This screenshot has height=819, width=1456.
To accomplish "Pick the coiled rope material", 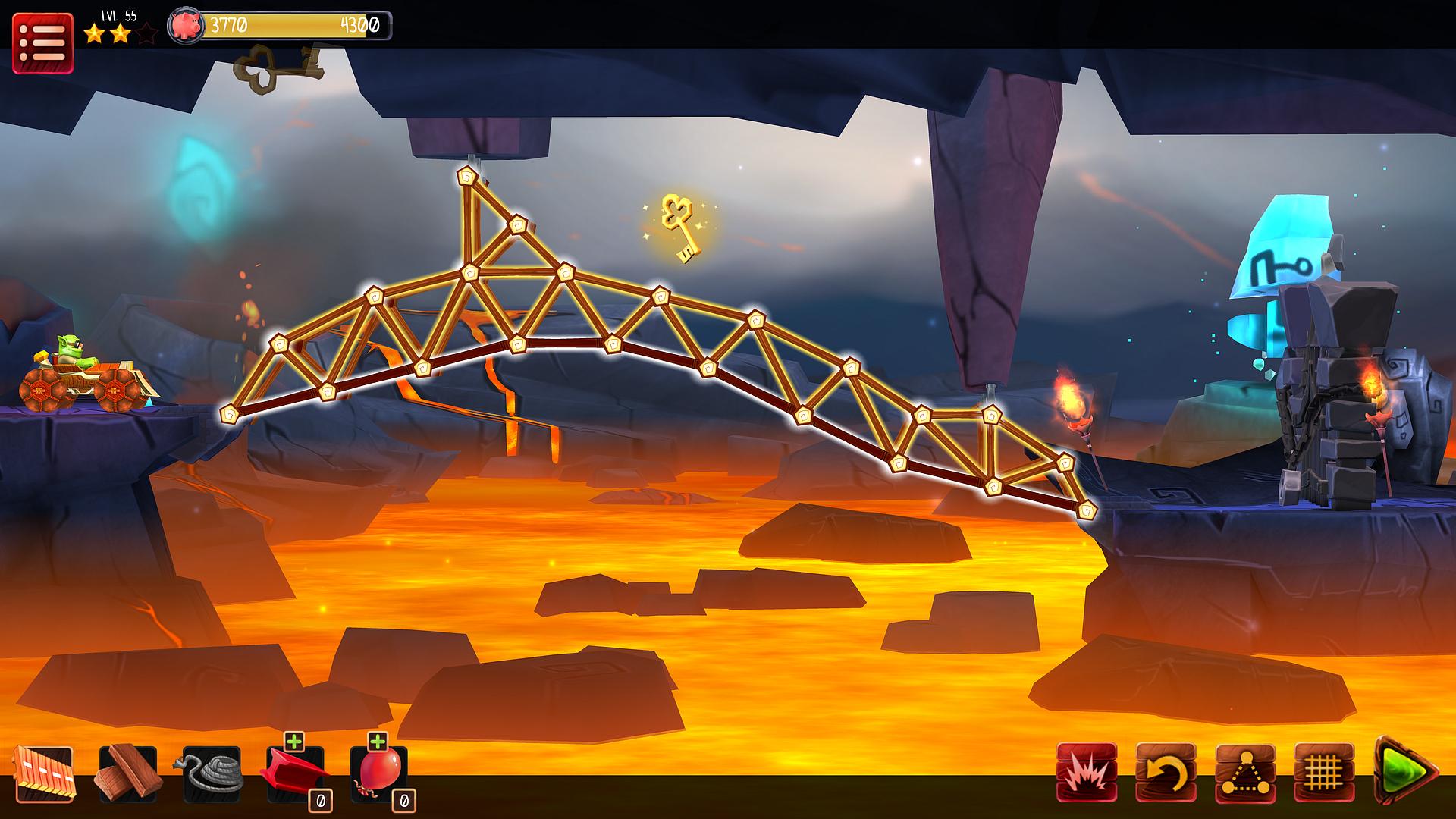I will (212, 773).
